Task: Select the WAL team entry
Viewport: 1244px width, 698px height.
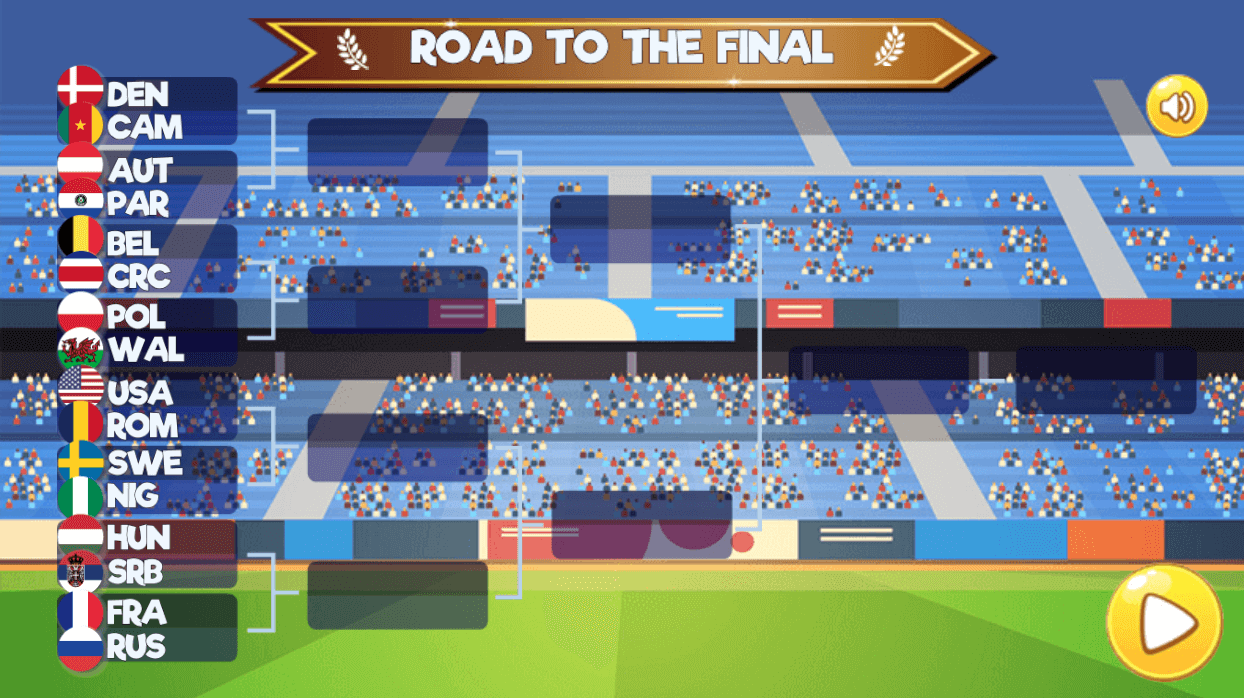Action: pos(147,350)
